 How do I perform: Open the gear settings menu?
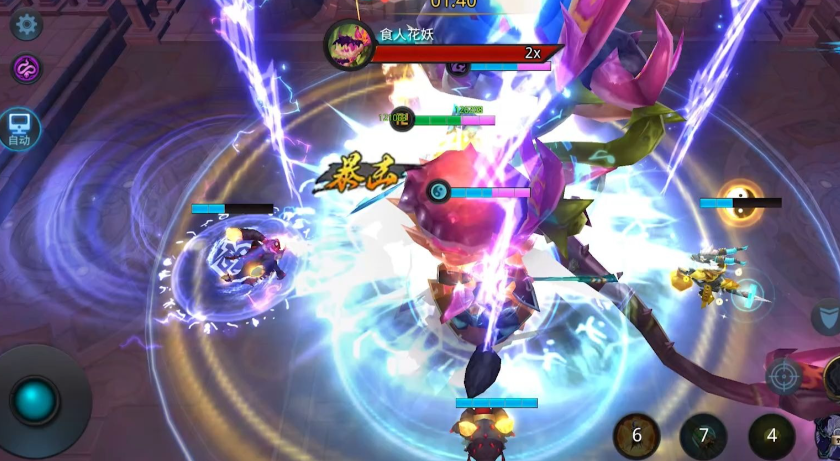[26, 24]
